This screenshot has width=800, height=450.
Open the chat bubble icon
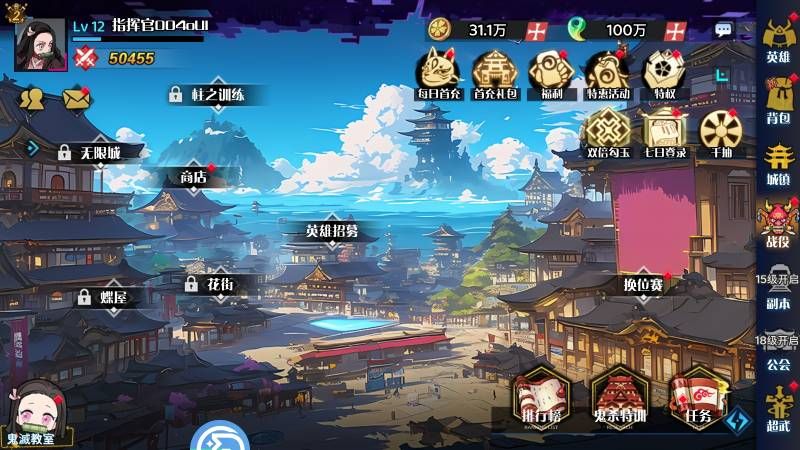click(724, 30)
